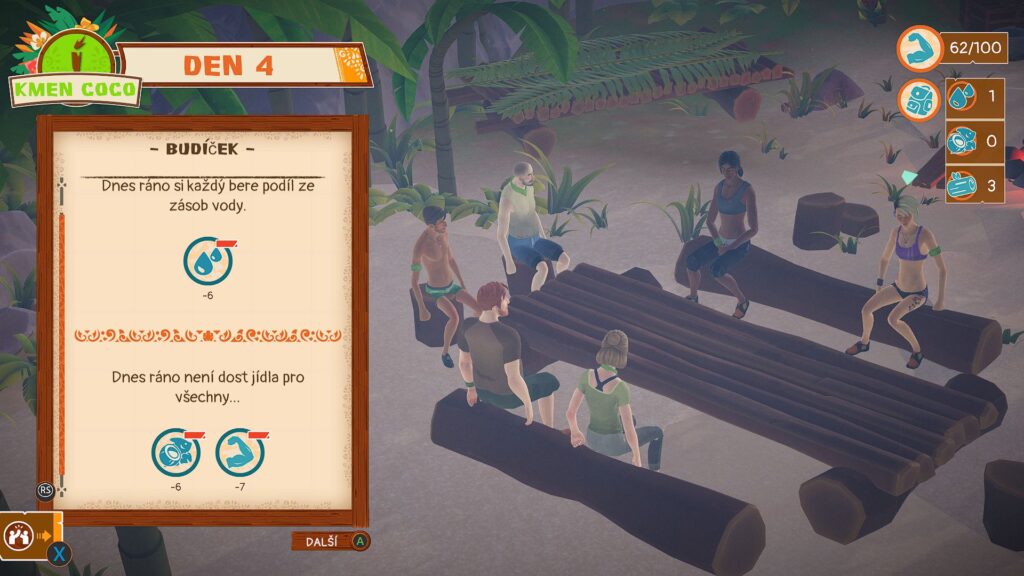The width and height of the screenshot is (1024, 576).
Task: Click the muscle arm strength icon in HUD
Action: coord(917,47)
